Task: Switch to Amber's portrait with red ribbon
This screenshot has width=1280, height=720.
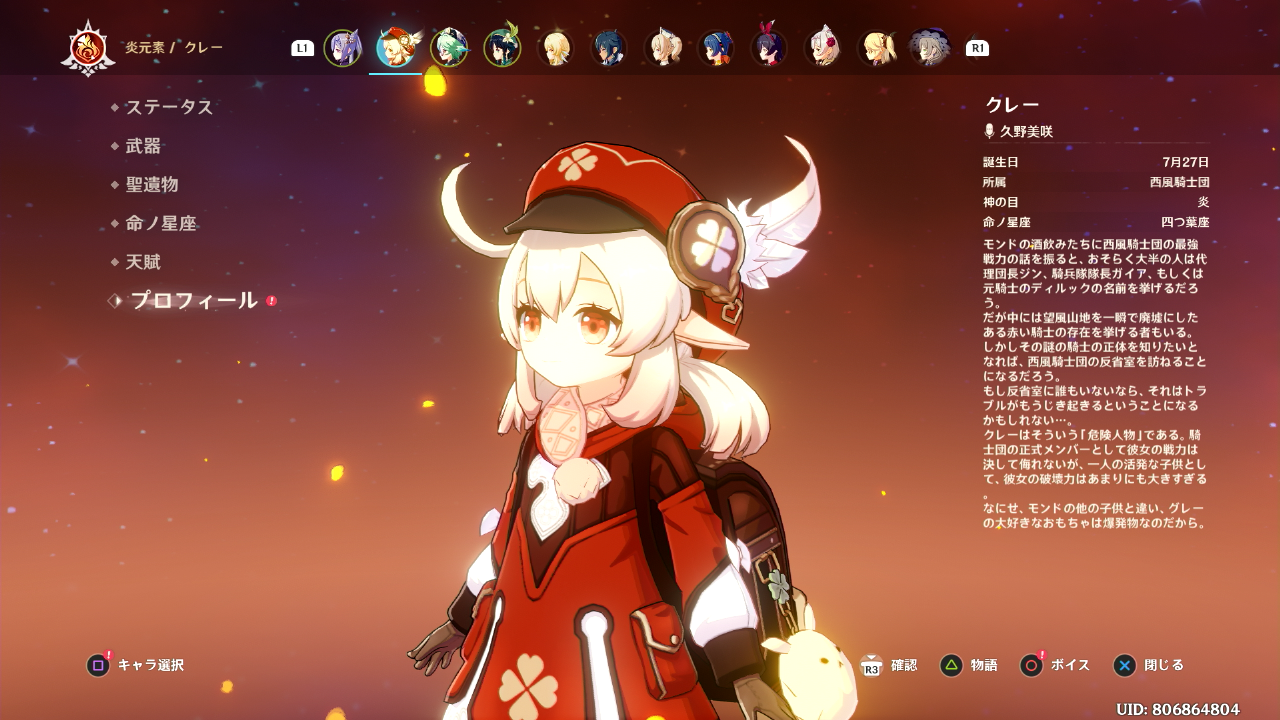Action: 768,48
